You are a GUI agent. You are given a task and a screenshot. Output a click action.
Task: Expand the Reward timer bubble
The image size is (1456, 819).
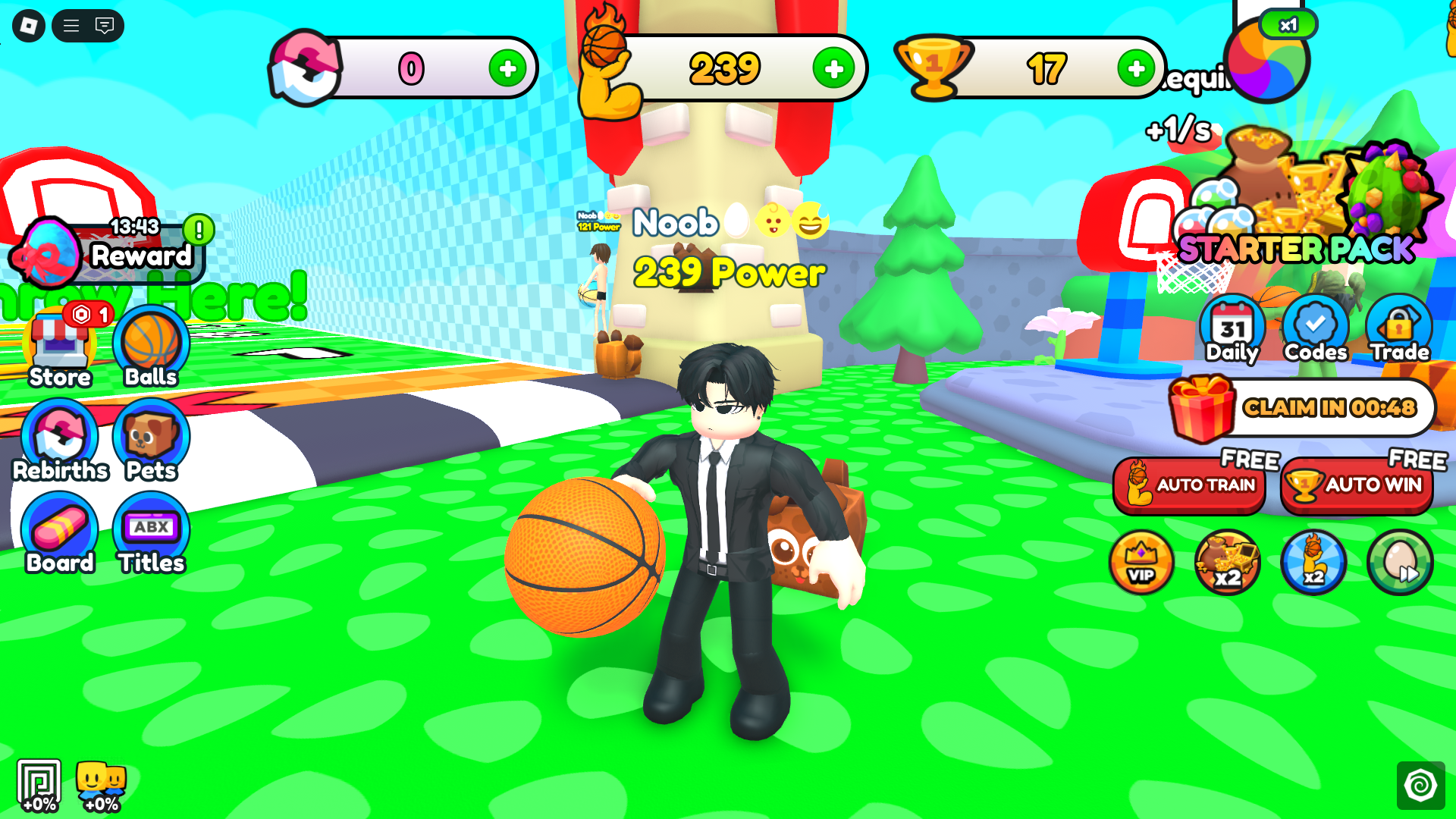[114, 246]
